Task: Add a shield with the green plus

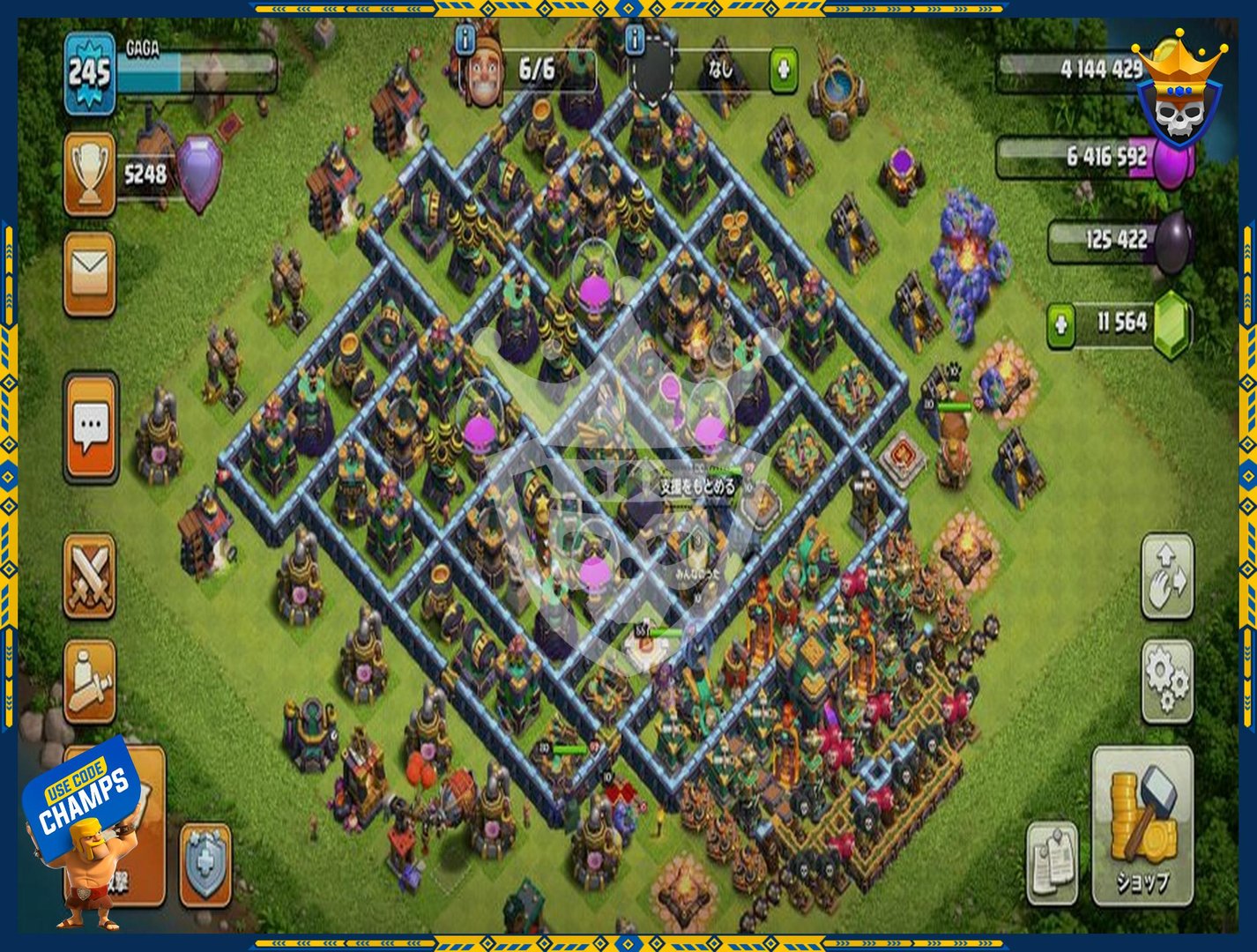Action: (x=783, y=71)
